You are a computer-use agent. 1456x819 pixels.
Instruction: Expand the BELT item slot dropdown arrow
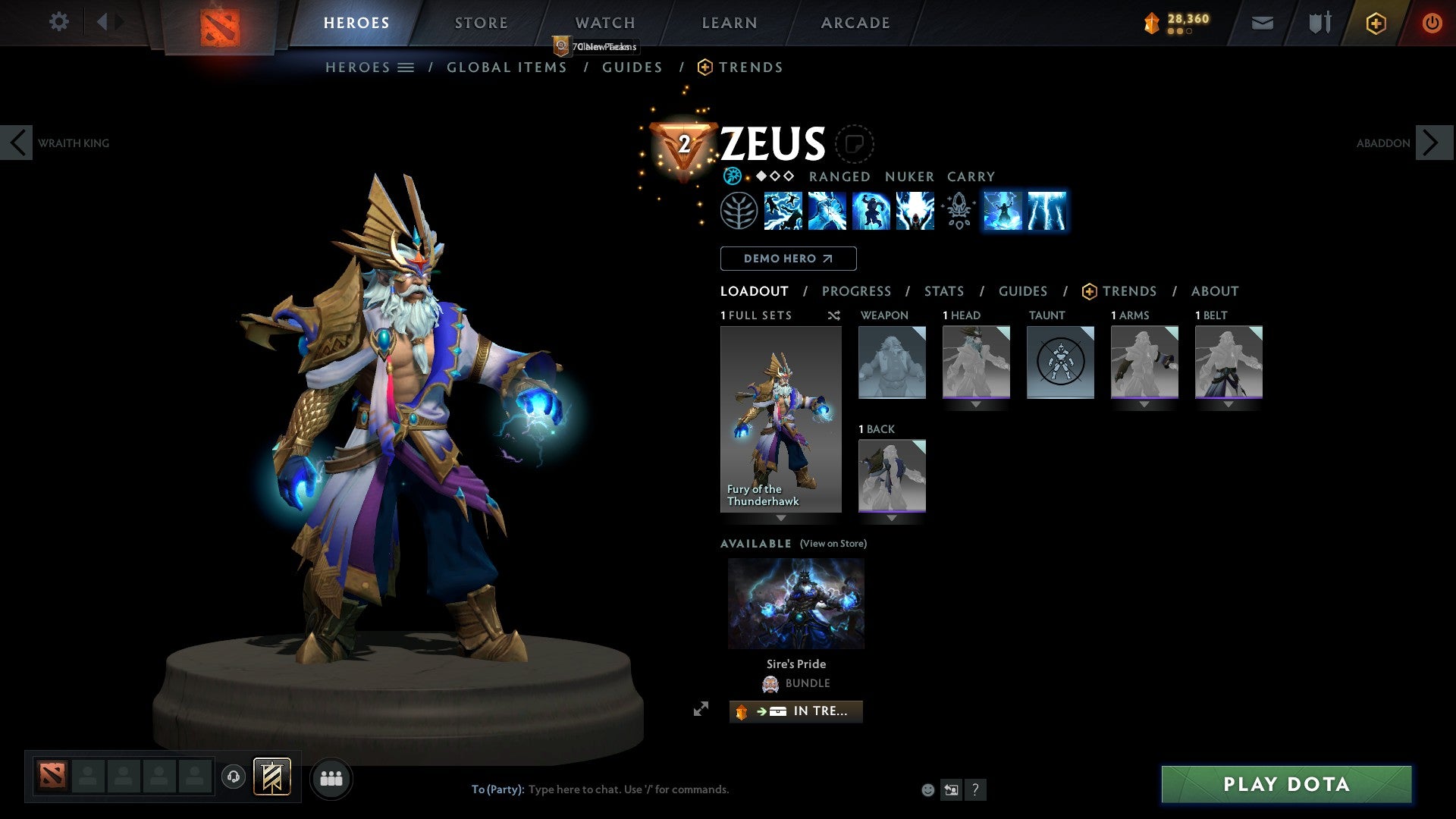pos(1228,404)
